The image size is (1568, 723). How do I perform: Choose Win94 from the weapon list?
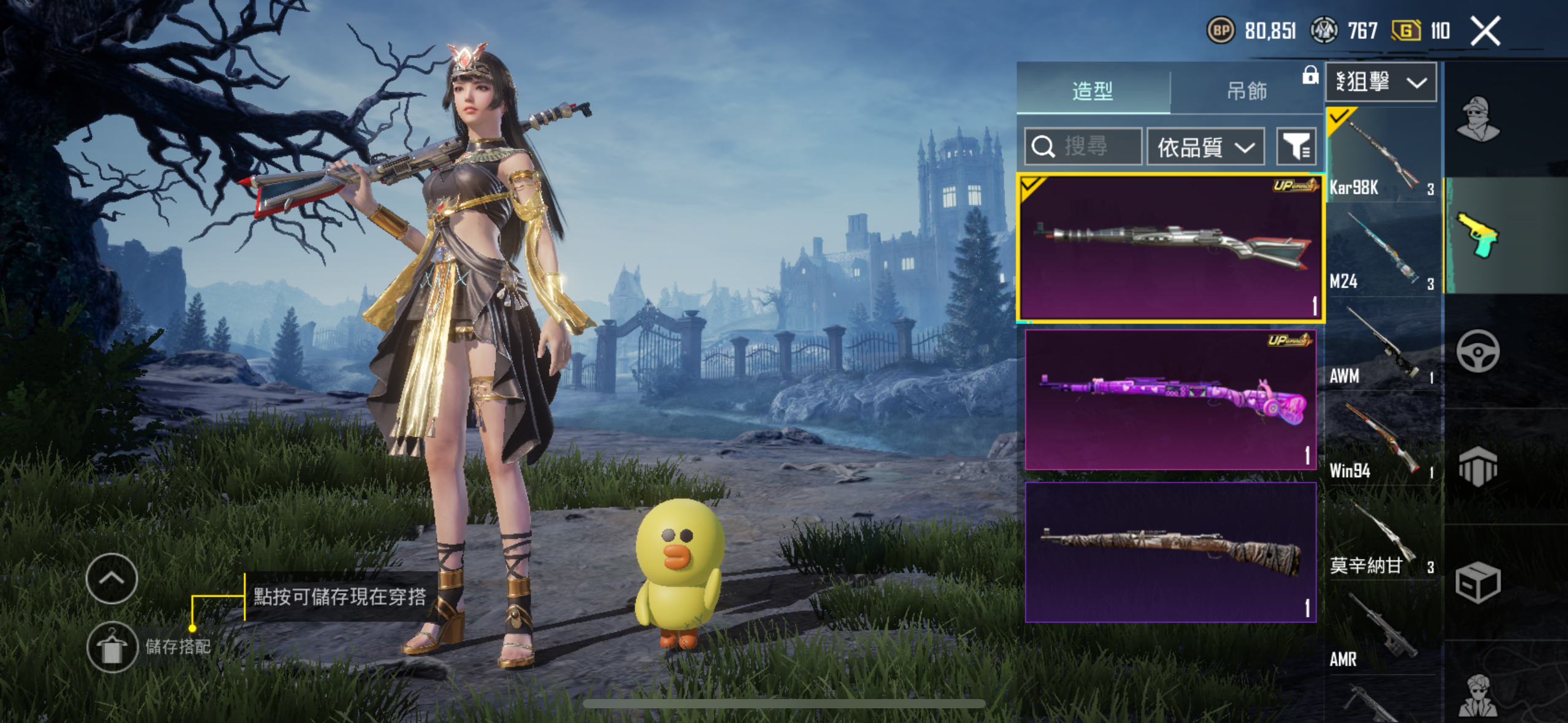tap(1382, 440)
